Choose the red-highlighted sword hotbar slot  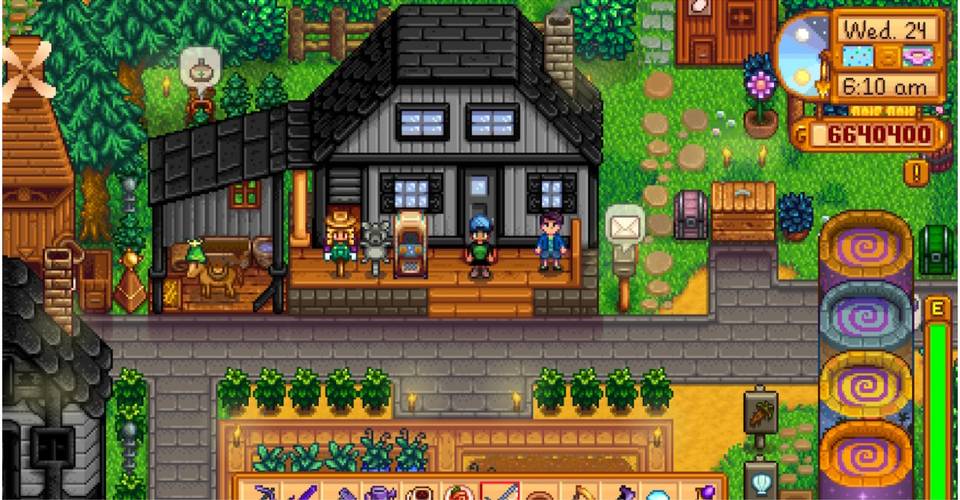[x=499, y=494]
